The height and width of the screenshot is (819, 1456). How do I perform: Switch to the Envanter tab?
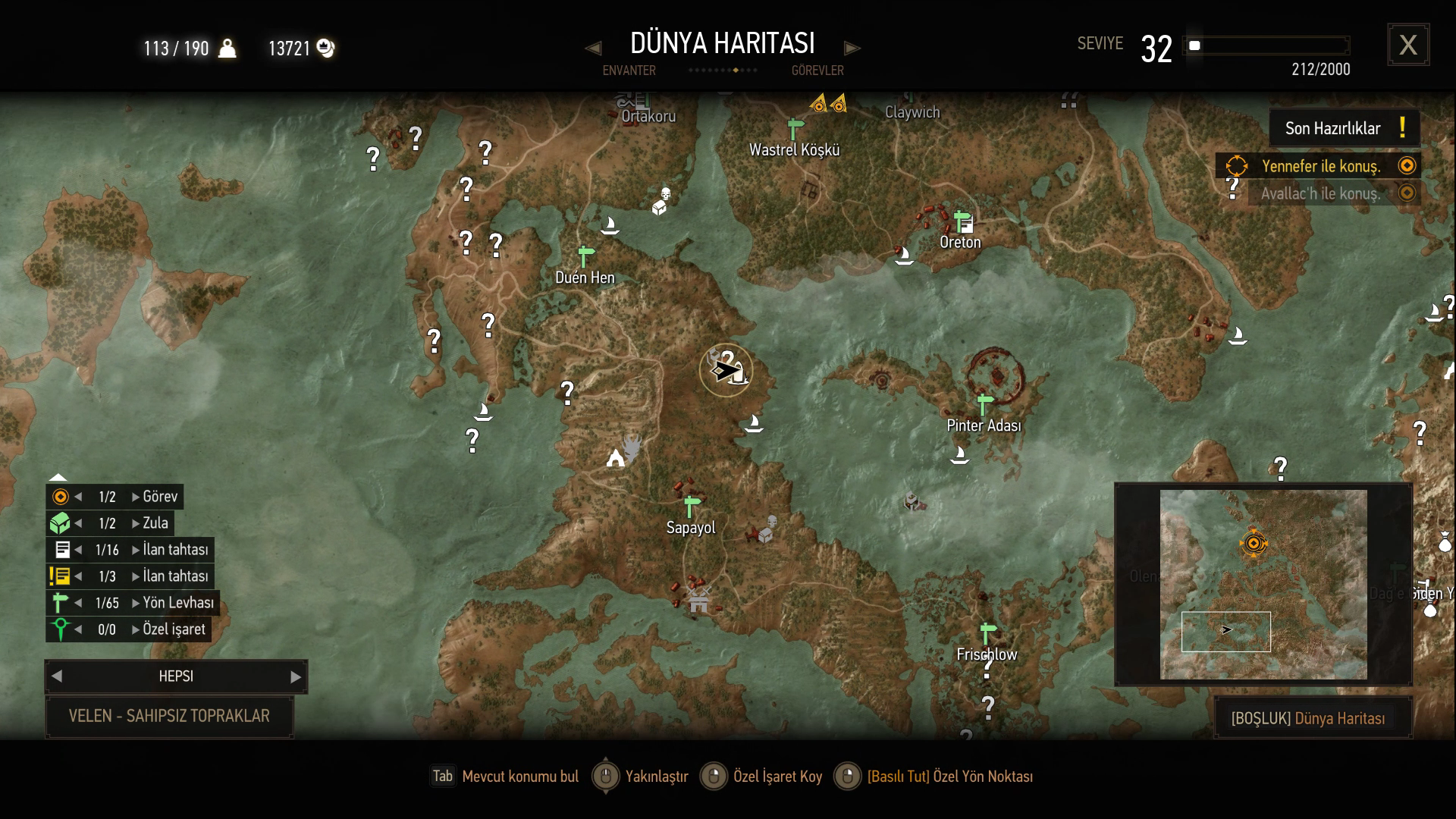[x=629, y=71]
